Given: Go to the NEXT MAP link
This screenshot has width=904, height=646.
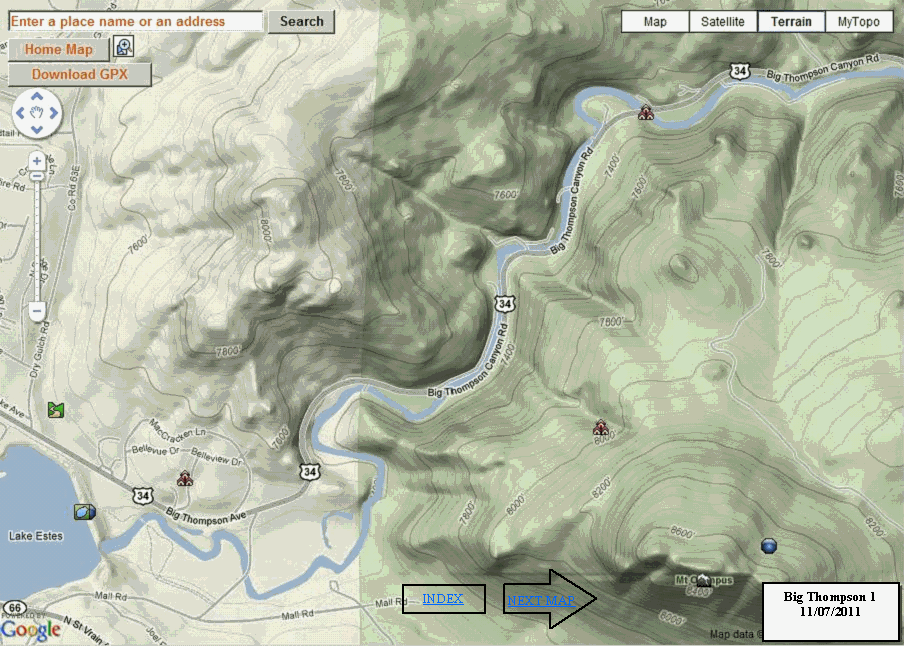Looking at the screenshot, I should pos(540,601).
